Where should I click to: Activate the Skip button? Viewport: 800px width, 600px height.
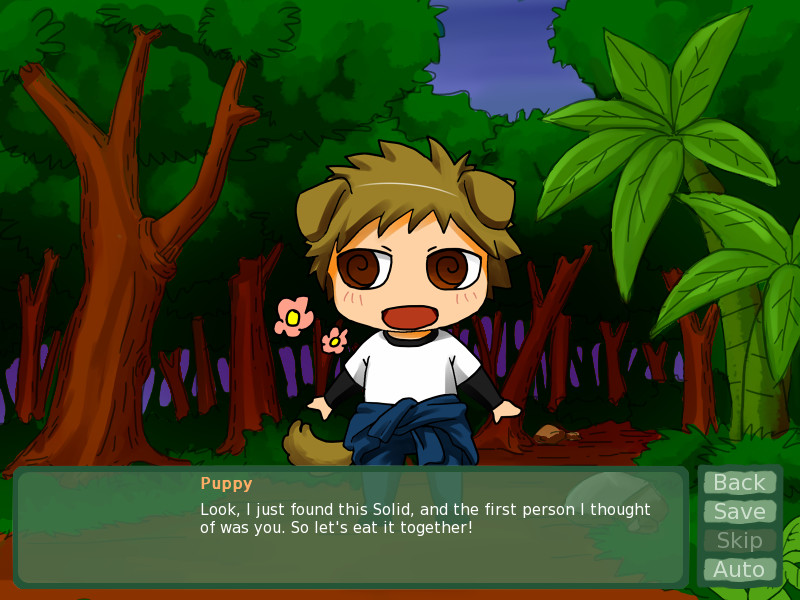[739, 541]
